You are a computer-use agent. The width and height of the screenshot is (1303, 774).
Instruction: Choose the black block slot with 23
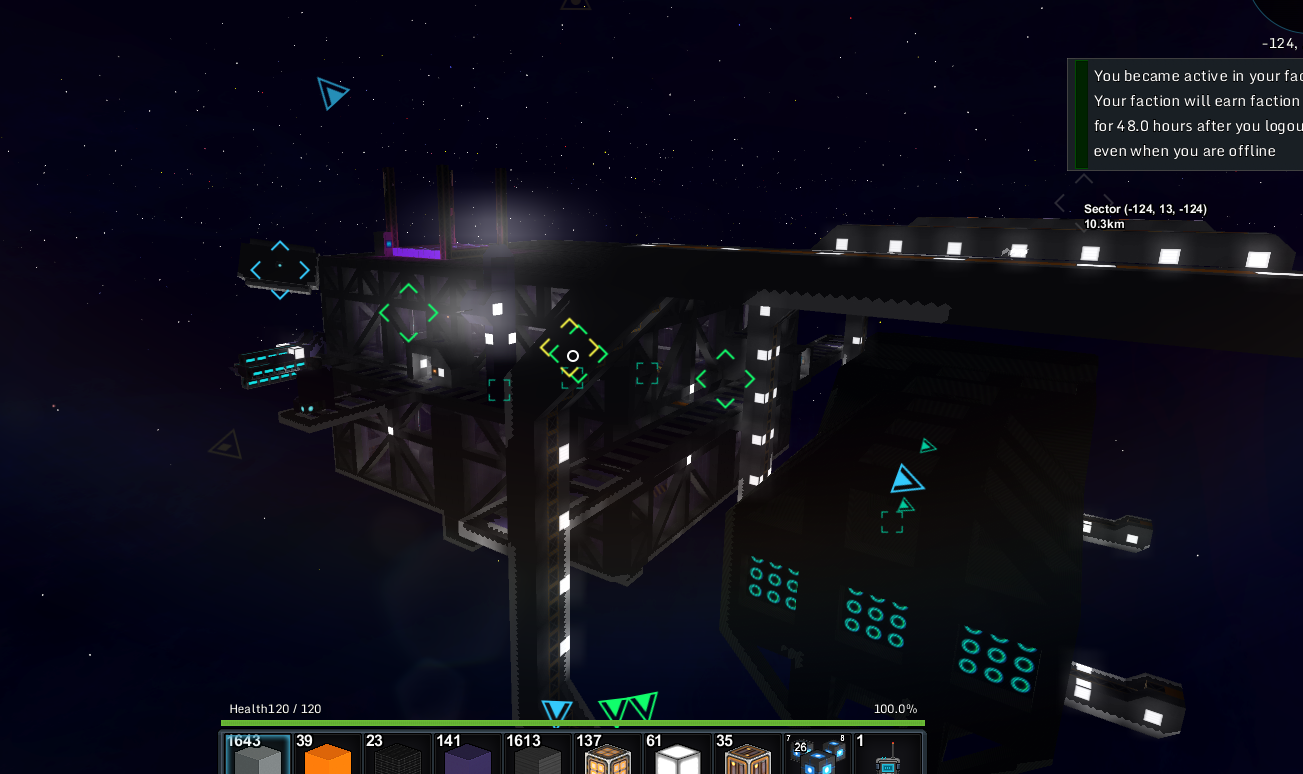click(x=398, y=755)
